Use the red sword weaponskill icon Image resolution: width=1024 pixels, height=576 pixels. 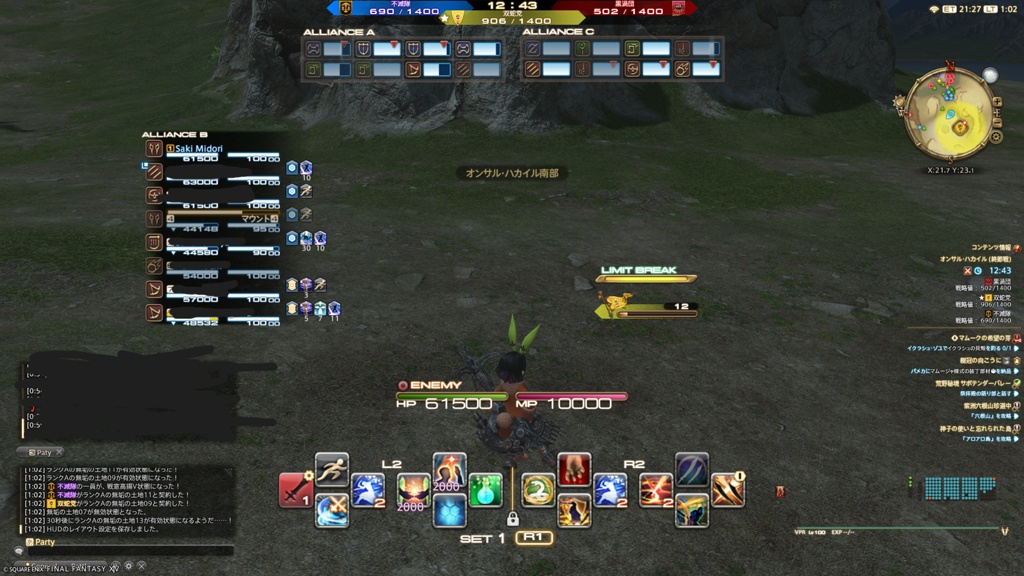[296, 490]
